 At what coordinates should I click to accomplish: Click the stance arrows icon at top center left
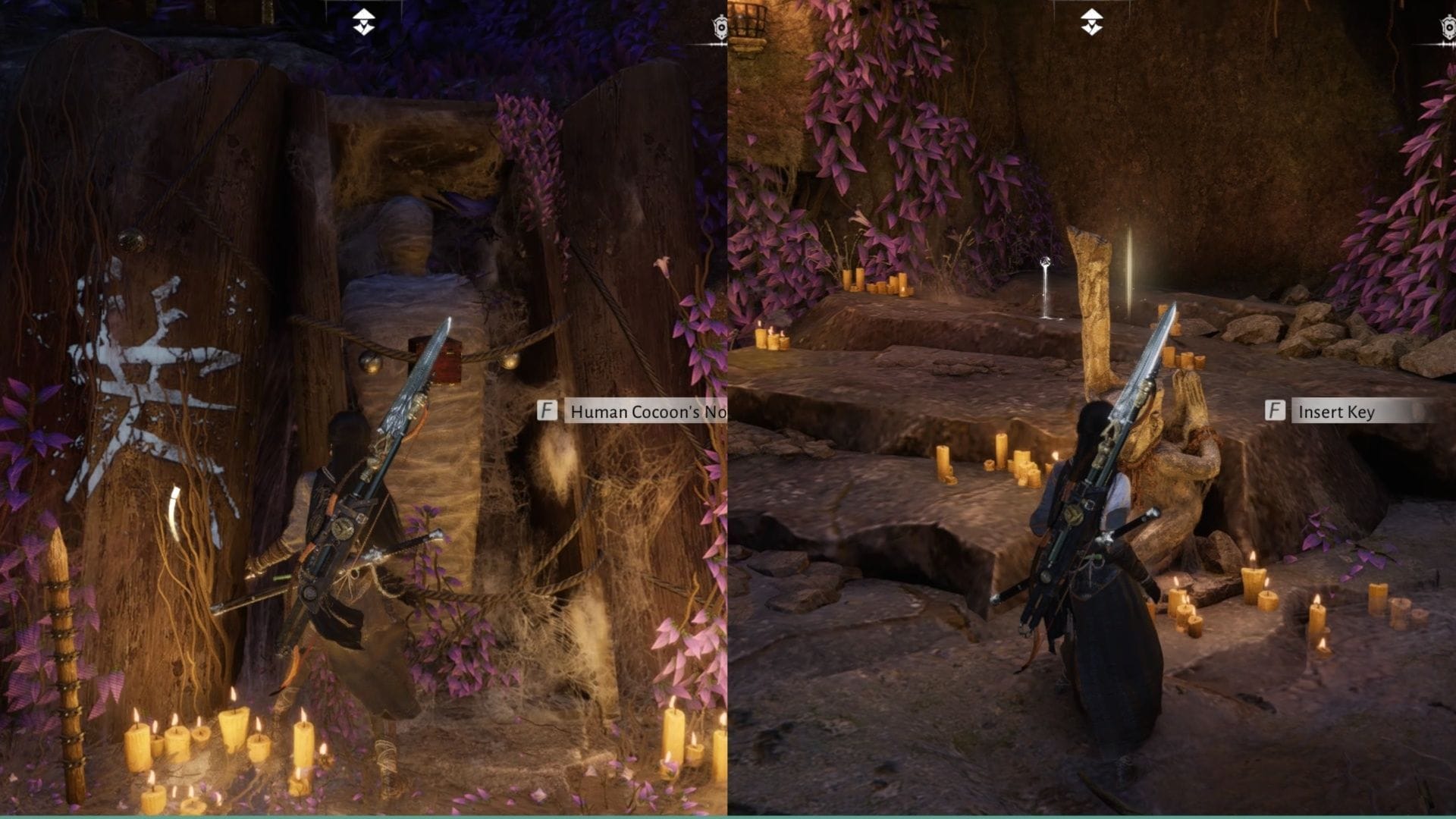tap(364, 21)
